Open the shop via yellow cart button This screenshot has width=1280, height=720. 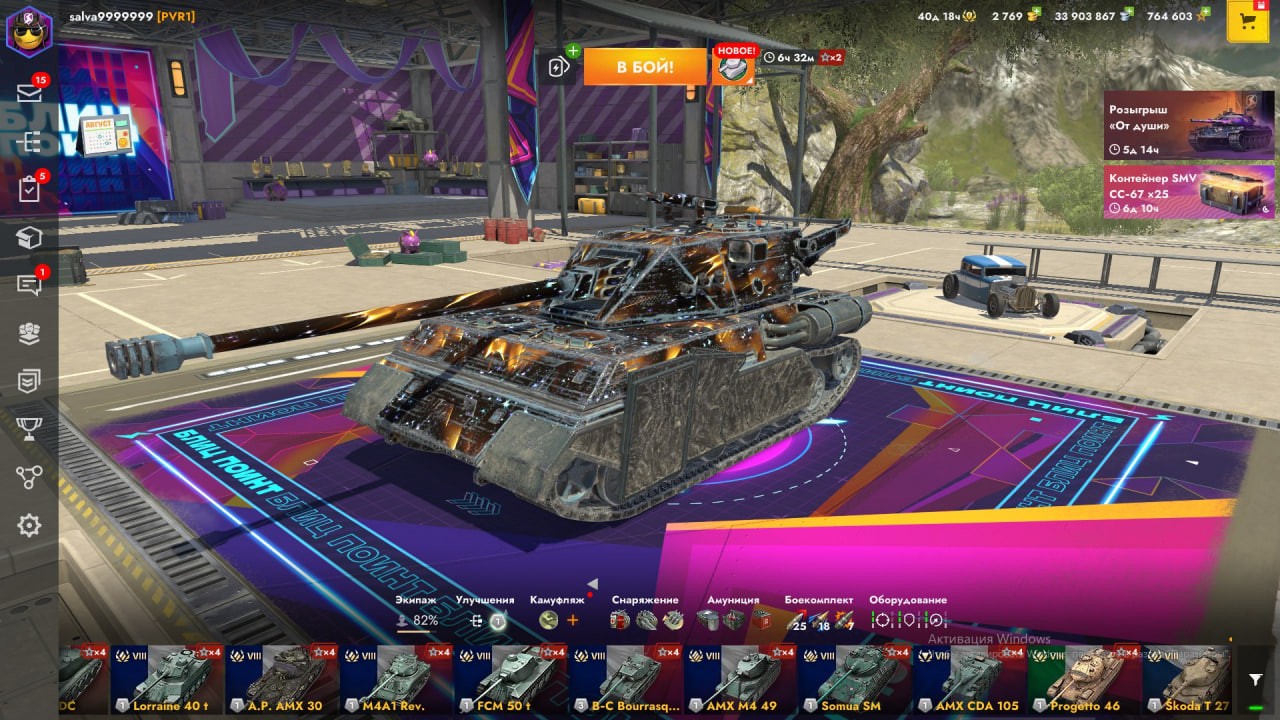(1247, 22)
